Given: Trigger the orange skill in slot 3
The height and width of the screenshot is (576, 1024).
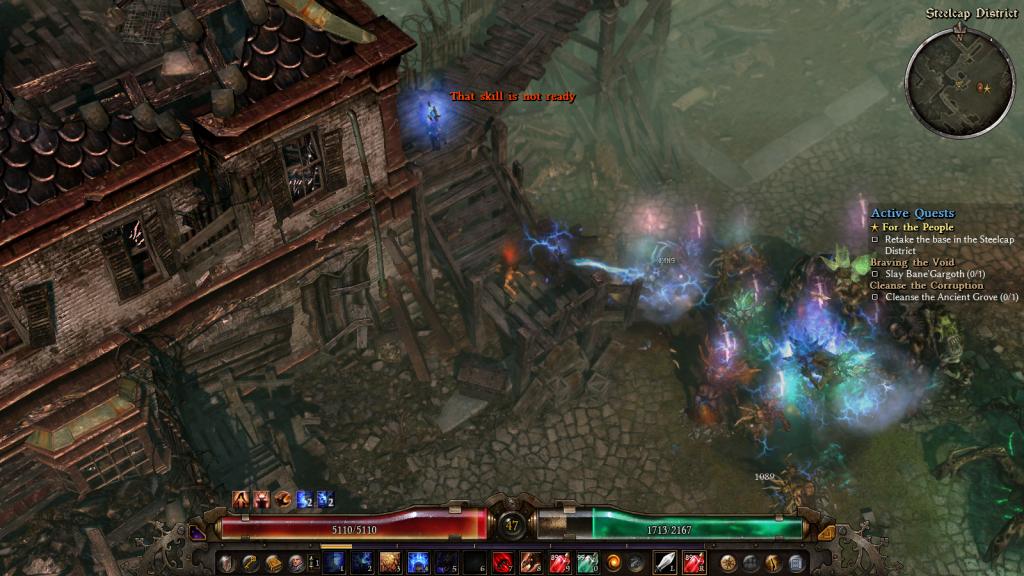Looking at the screenshot, I should tap(390, 563).
